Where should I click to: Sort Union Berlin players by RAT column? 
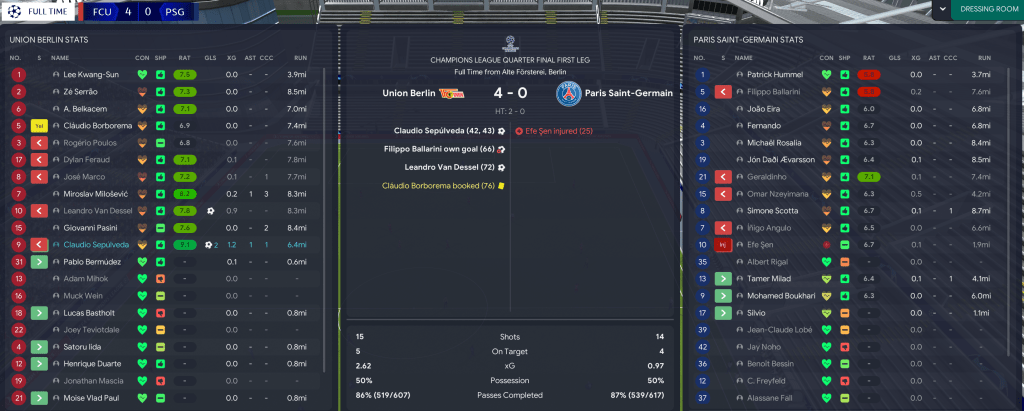click(x=183, y=58)
